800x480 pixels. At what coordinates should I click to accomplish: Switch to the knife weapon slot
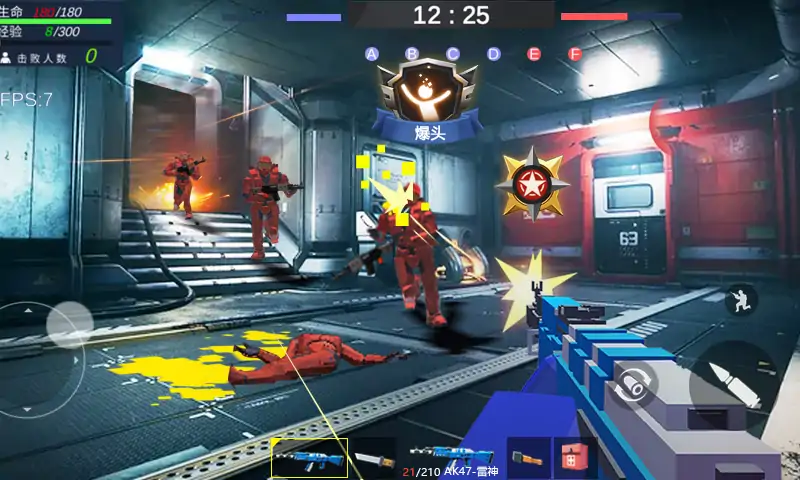[x=375, y=458]
